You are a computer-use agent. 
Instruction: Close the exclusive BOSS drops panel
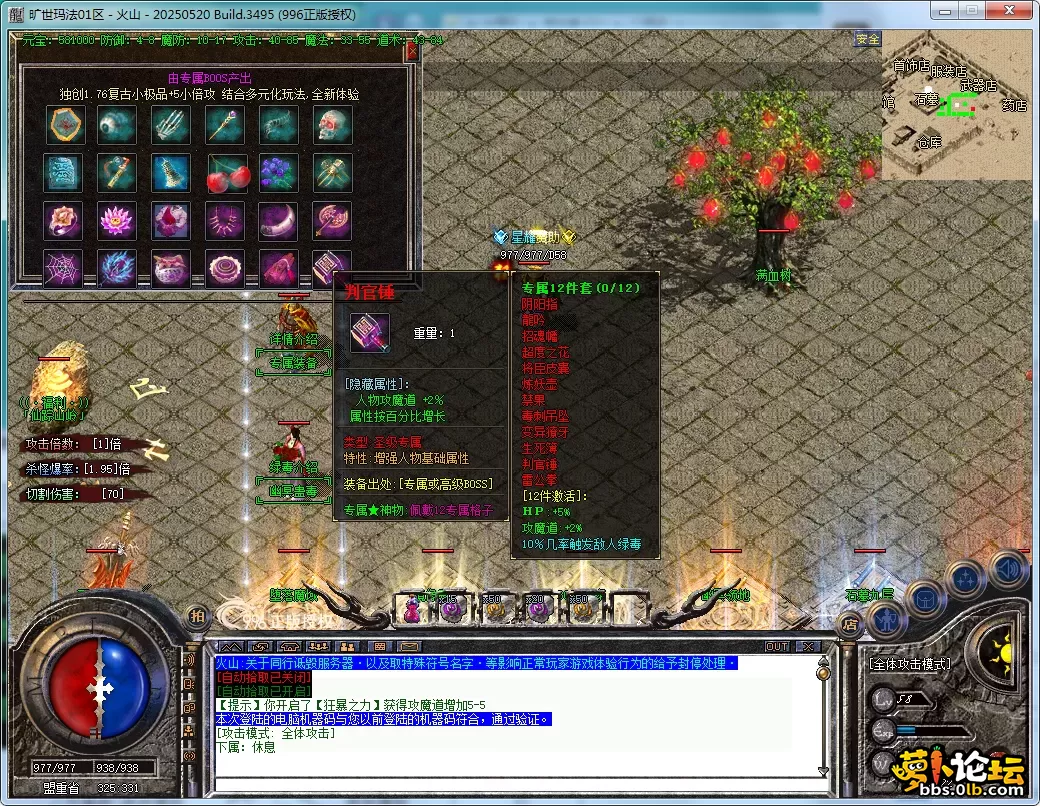point(411,53)
